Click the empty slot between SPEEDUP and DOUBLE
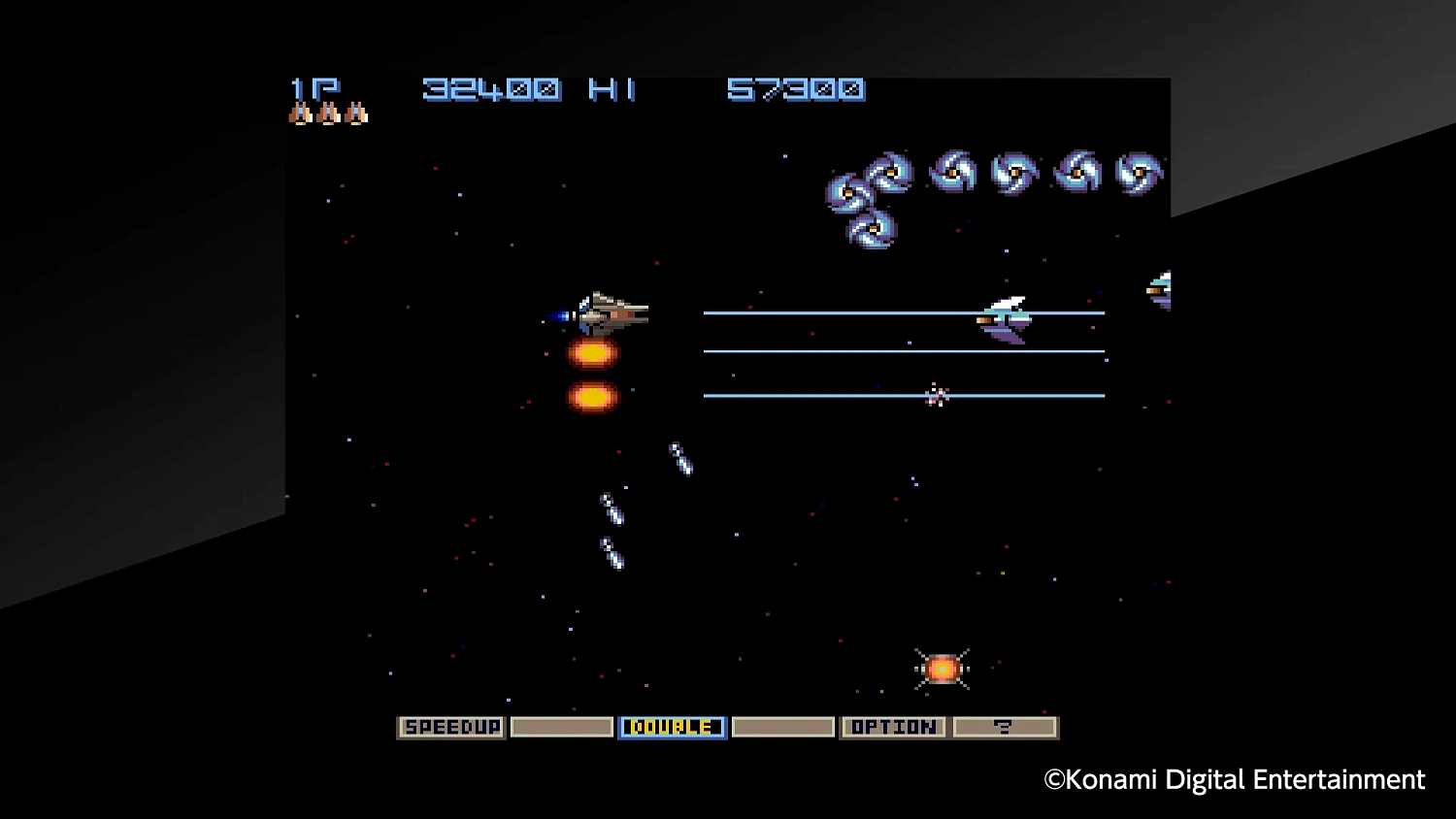 [x=561, y=727]
